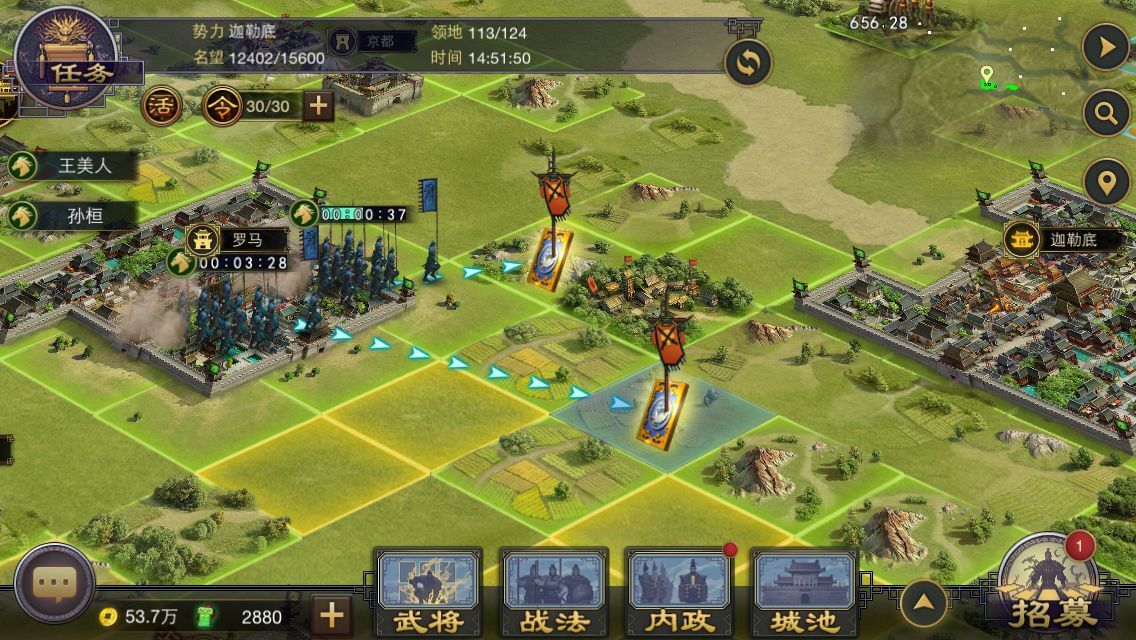The image size is (1136, 640).
Task: Click the 迦勒底 city label
Action: pos(1062,240)
